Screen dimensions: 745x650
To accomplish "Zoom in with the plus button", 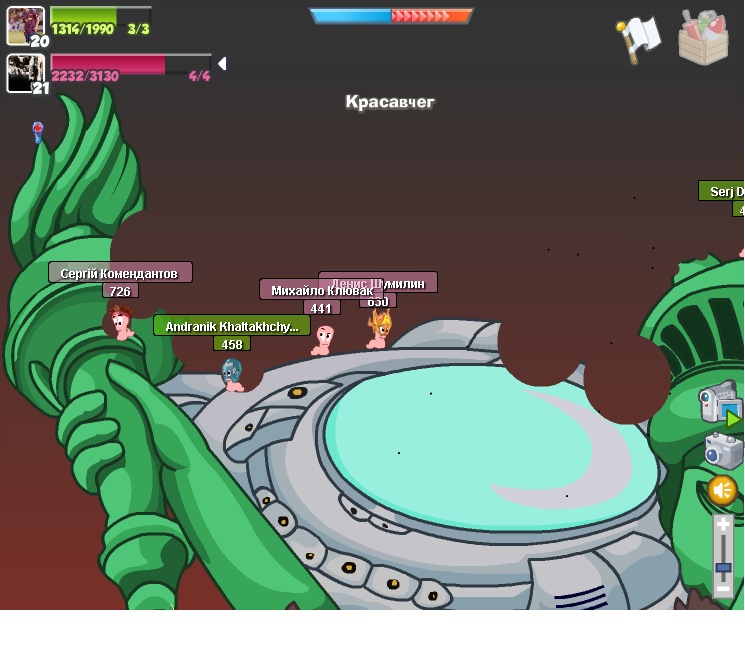I will pyautogui.click(x=723, y=526).
